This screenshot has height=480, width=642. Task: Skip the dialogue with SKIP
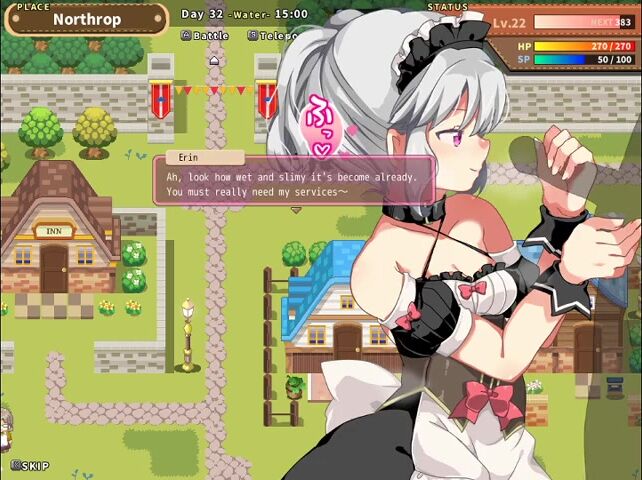click(30, 466)
